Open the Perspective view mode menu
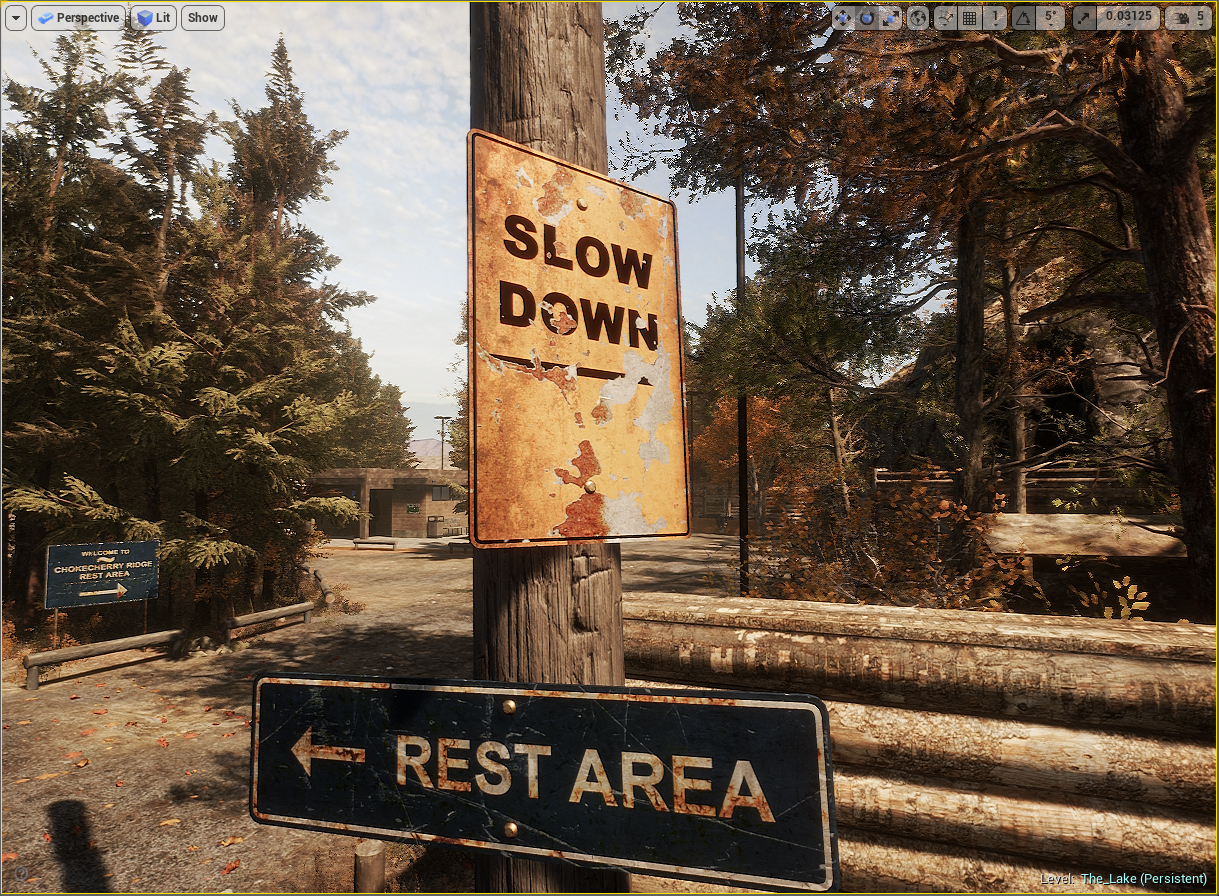The image size is (1219, 896). click(78, 18)
